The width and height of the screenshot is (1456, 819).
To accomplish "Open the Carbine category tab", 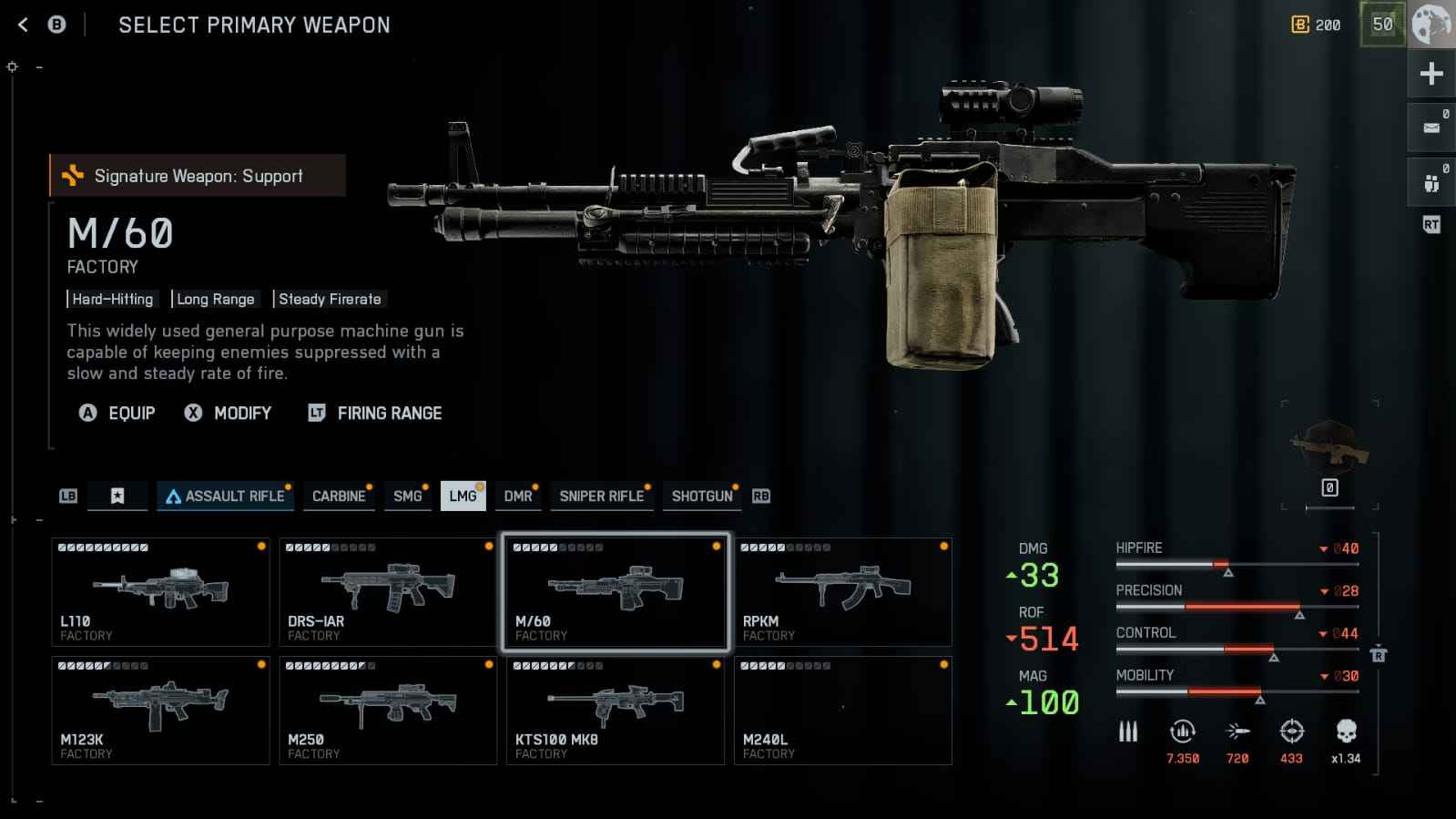I will tap(339, 496).
